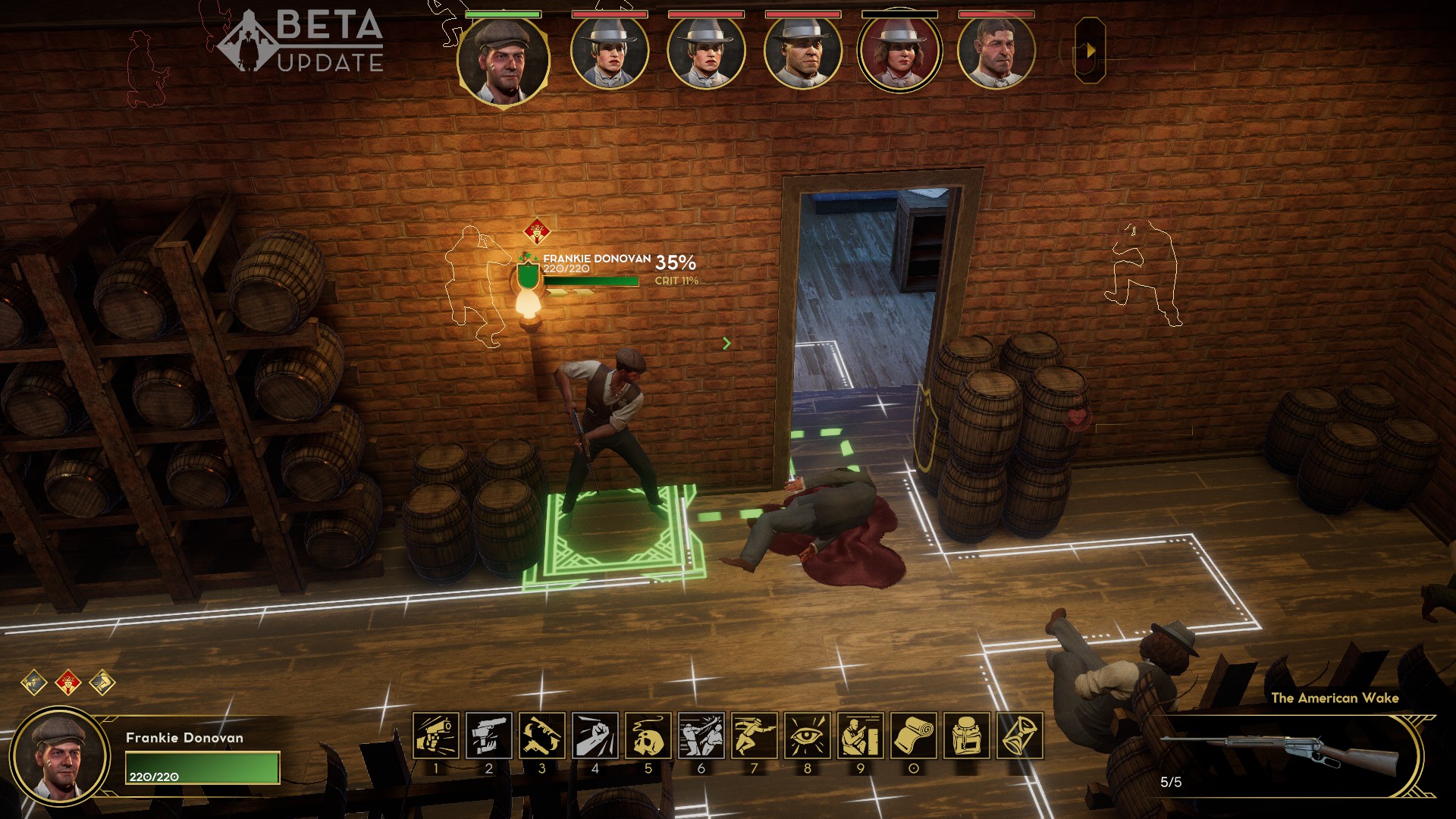
Task: Select the bat swing brawl ability
Action: point(701,735)
